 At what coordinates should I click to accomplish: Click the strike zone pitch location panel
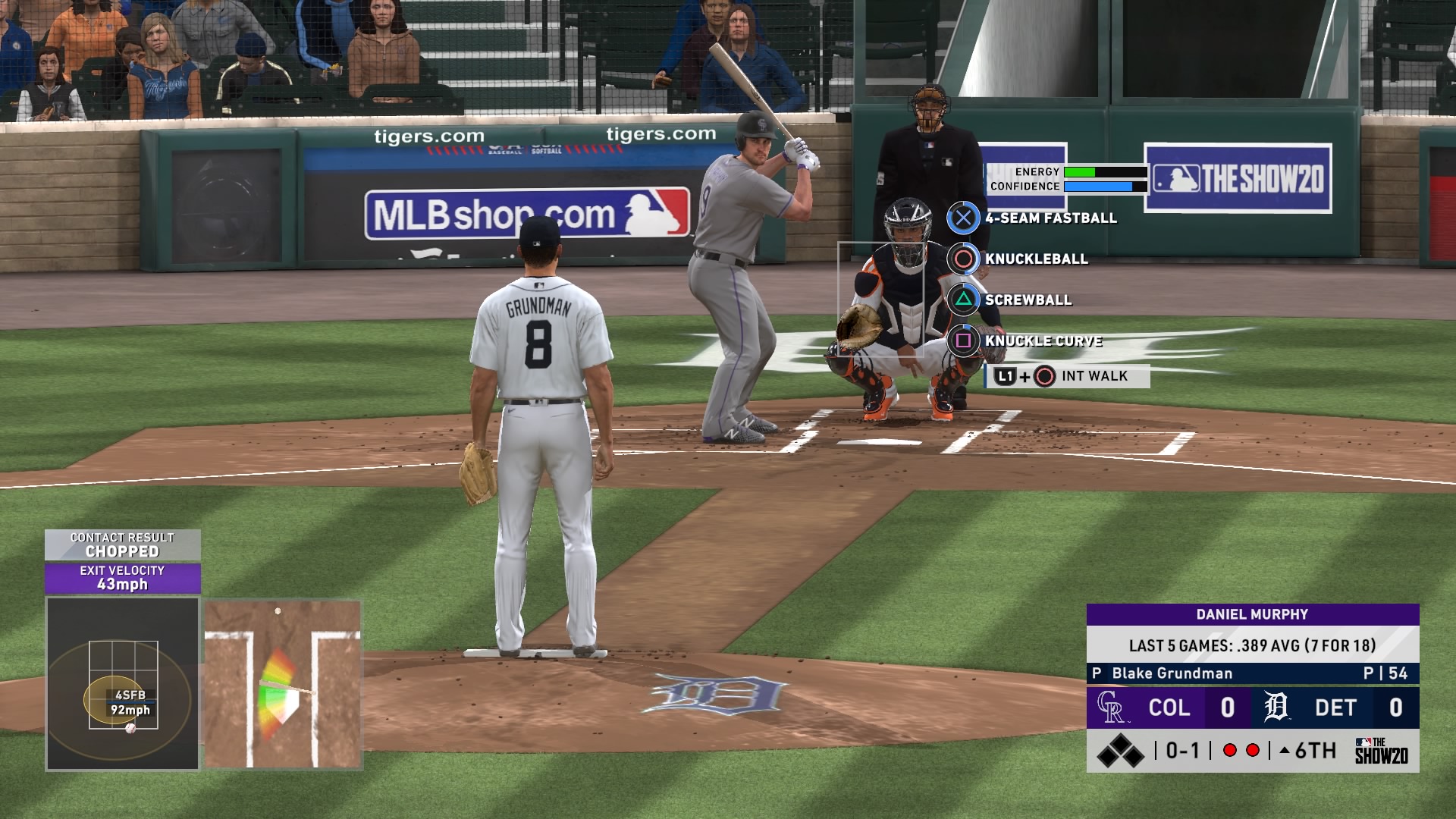[123, 683]
